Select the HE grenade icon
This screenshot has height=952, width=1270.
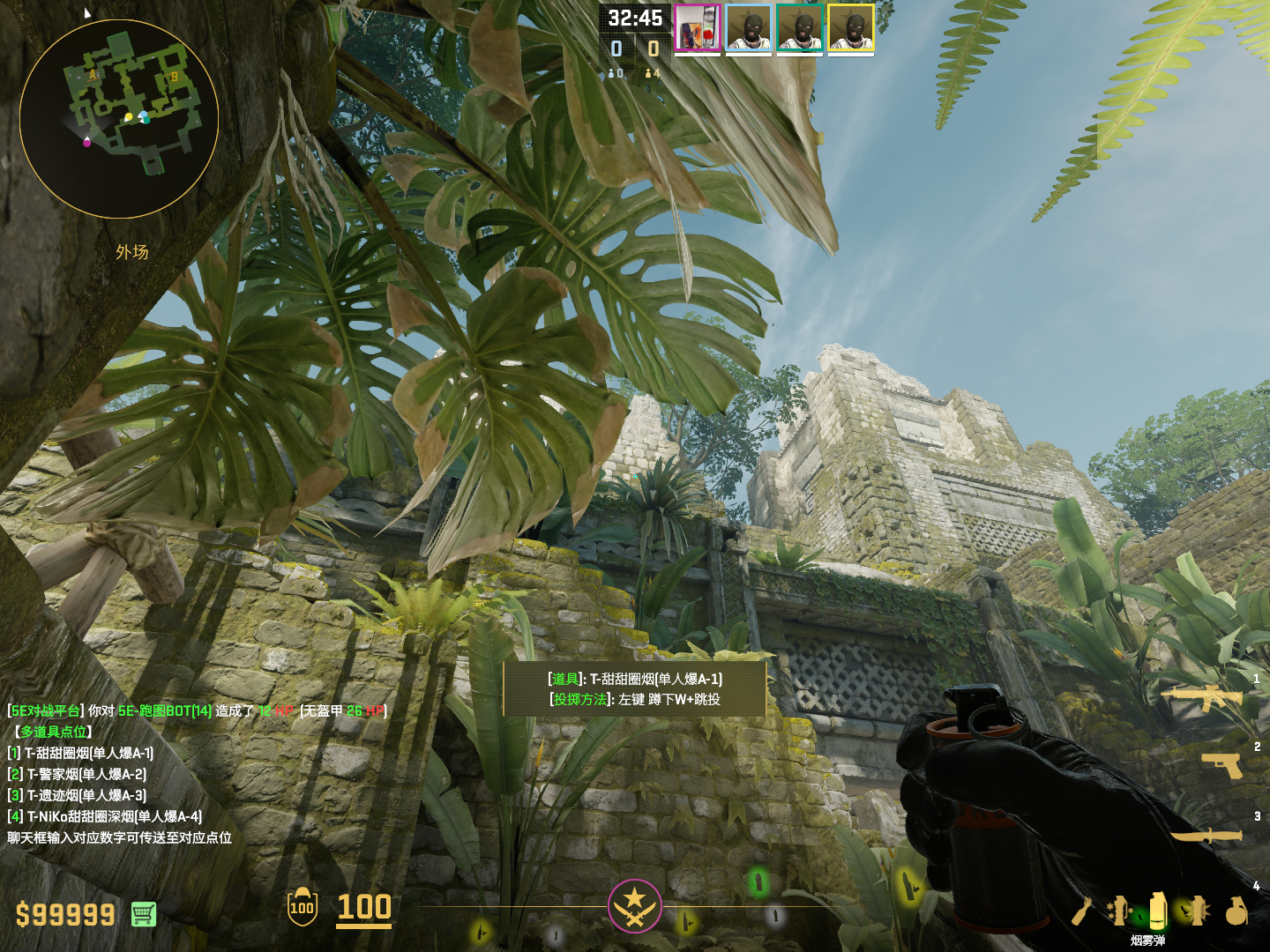point(1236,911)
